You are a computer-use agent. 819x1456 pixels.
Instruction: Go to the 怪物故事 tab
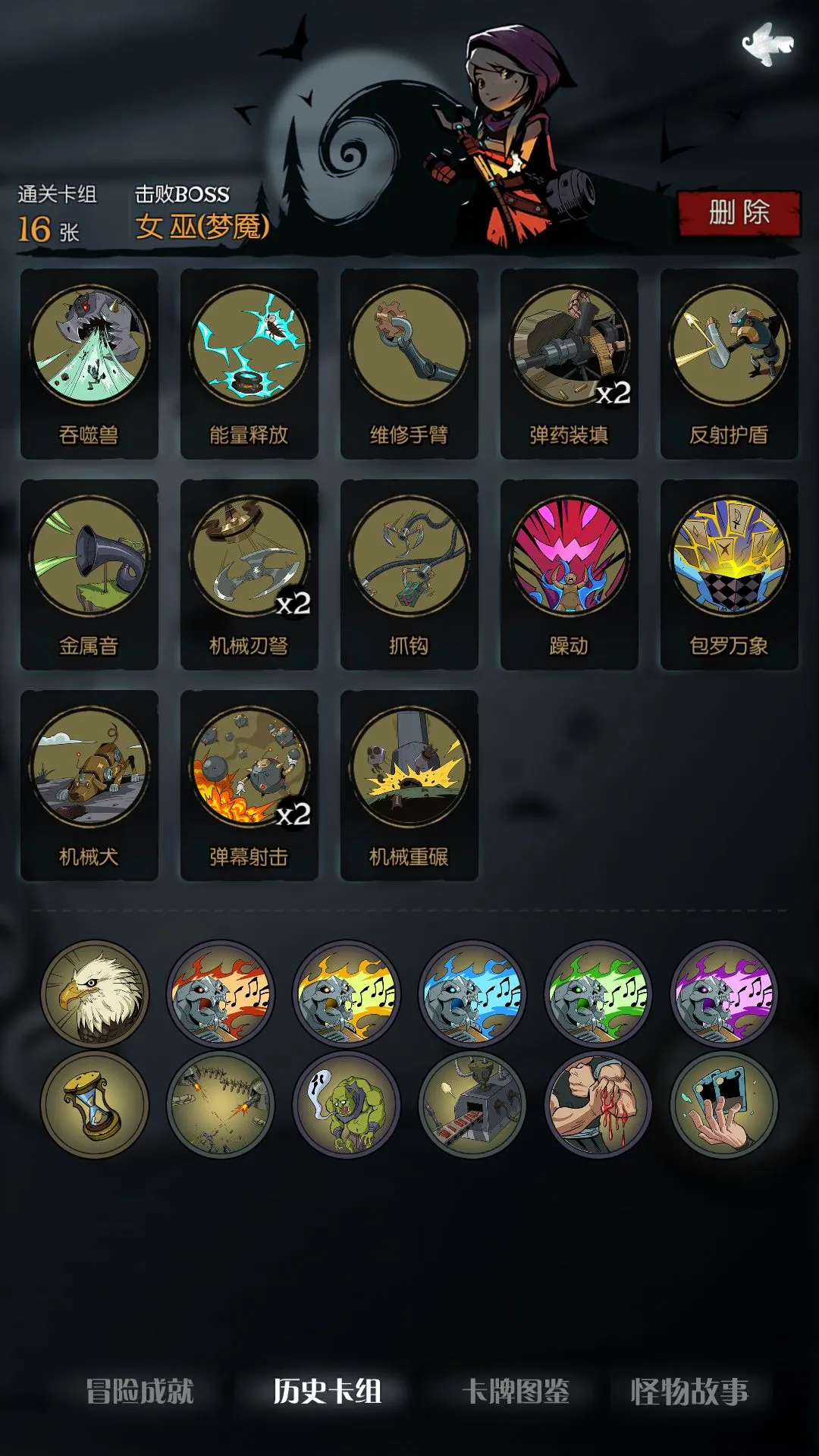pos(689,1392)
